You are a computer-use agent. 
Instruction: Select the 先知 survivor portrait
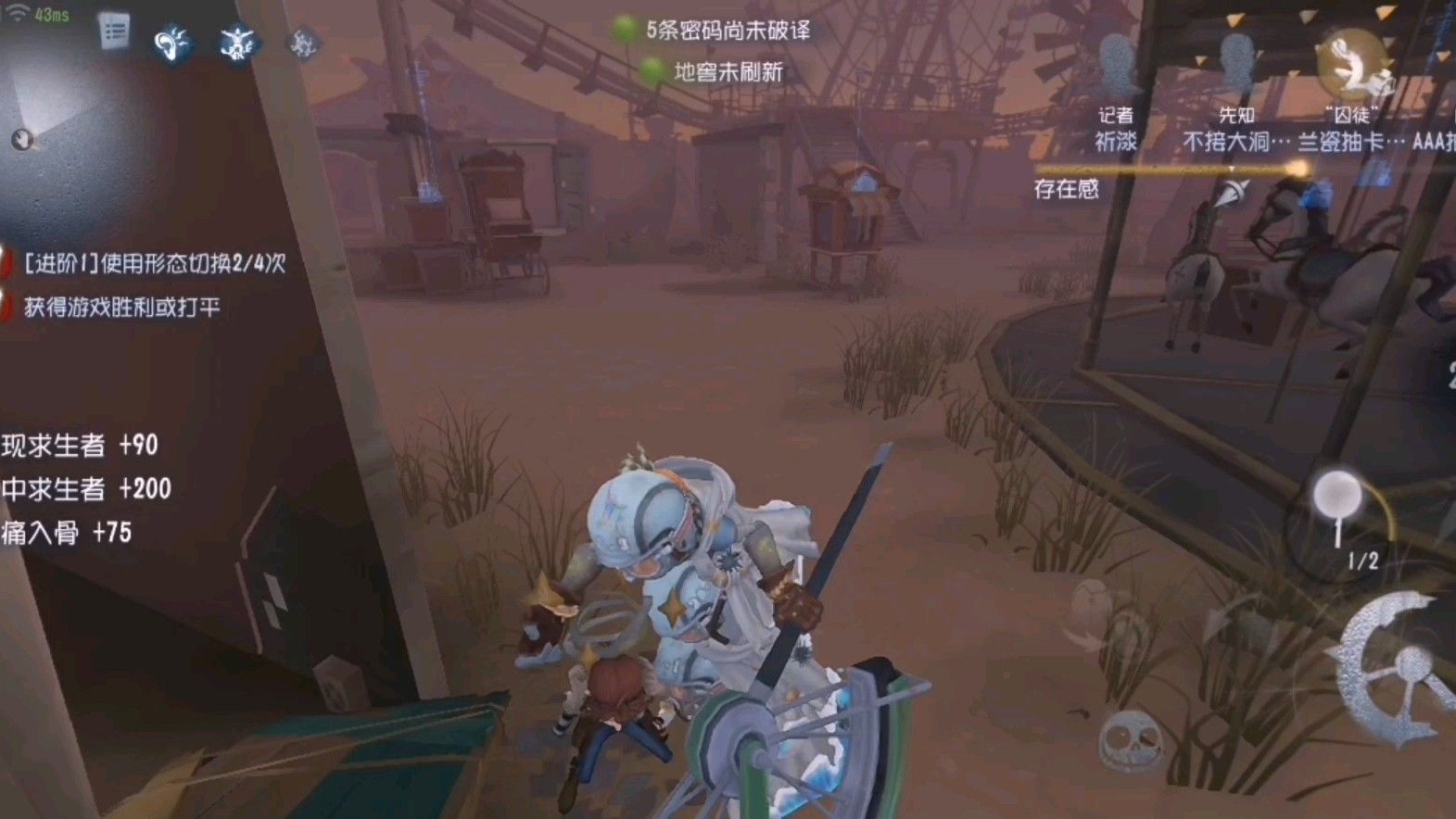click(x=1236, y=59)
